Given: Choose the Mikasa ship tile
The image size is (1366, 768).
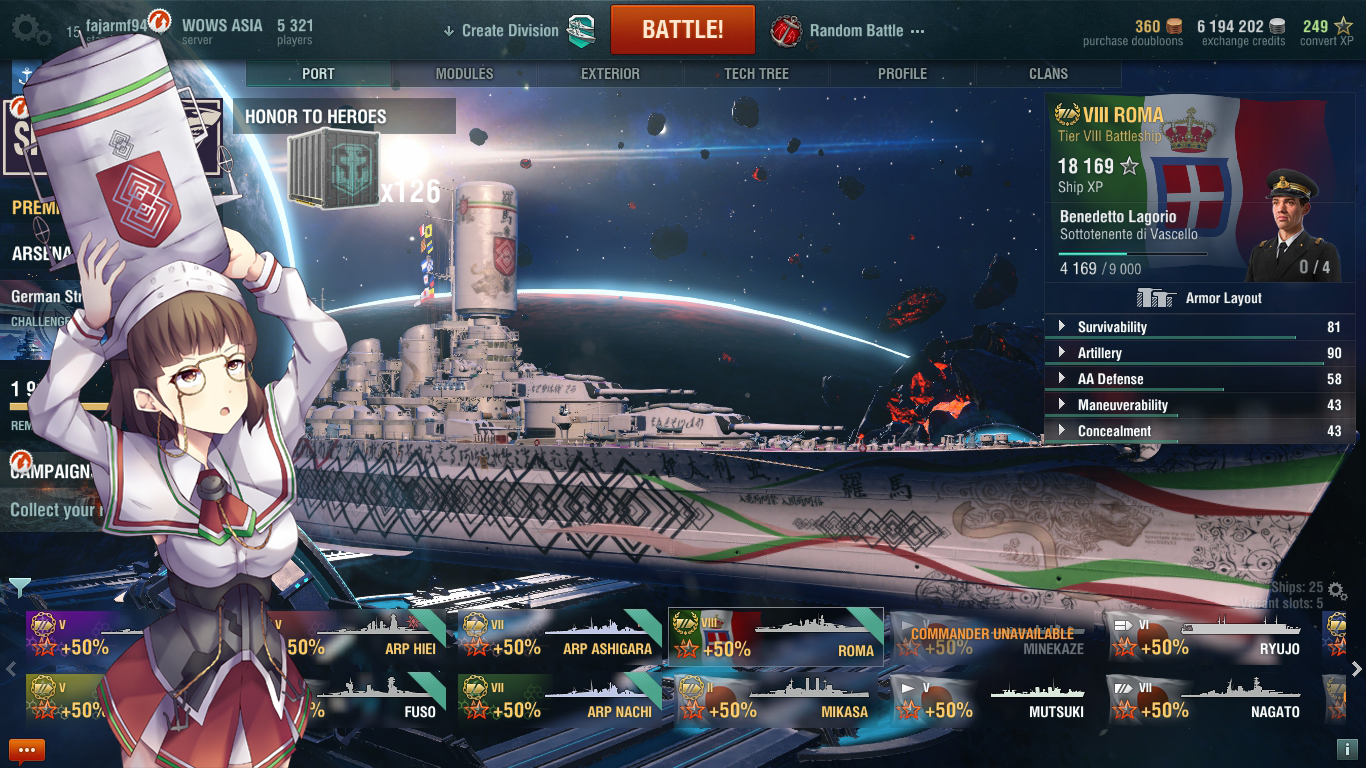Looking at the screenshot, I should [x=775, y=699].
